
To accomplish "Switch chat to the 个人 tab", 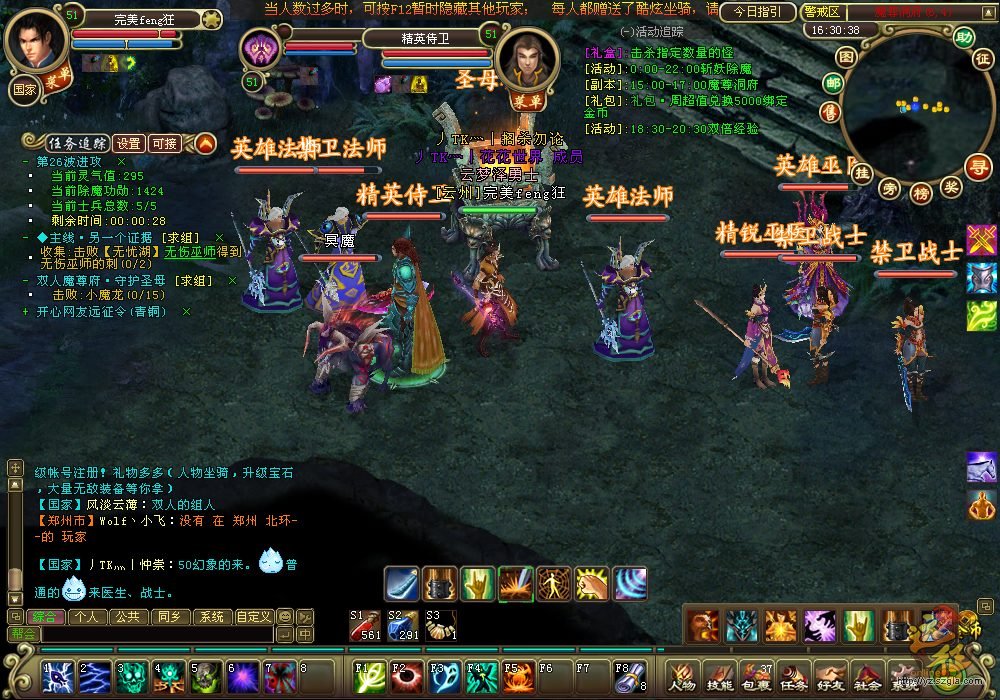I will (88, 617).
